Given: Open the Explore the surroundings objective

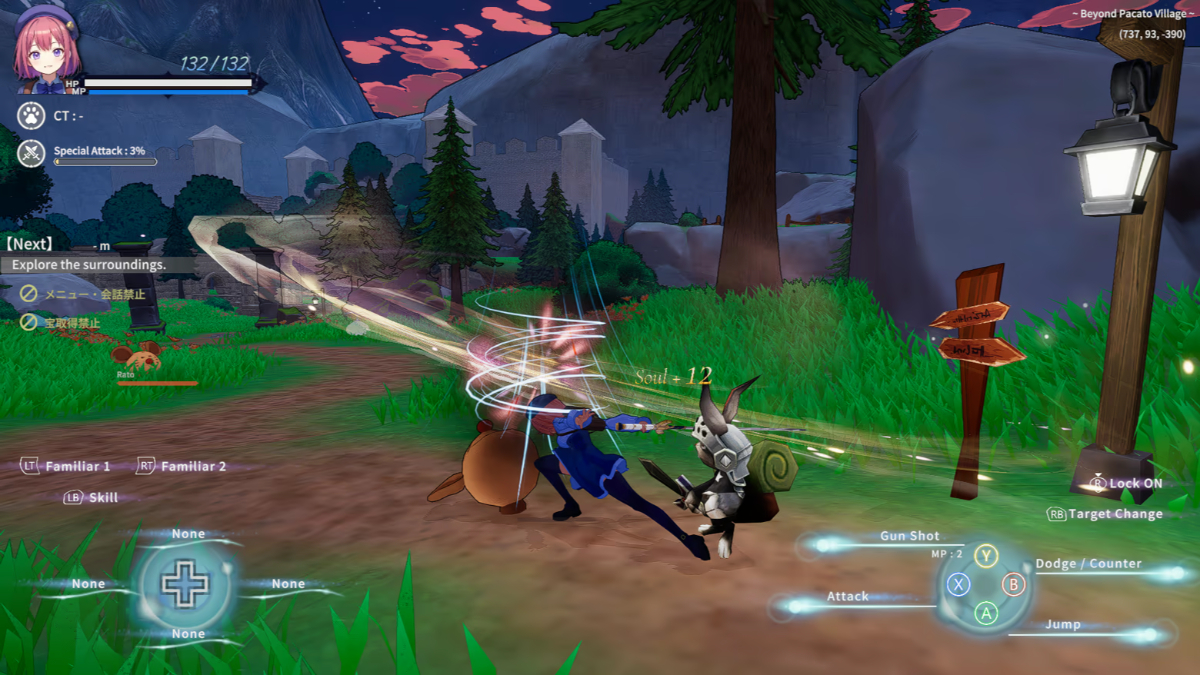Looking at the screenshot, I should pos(89,265).
